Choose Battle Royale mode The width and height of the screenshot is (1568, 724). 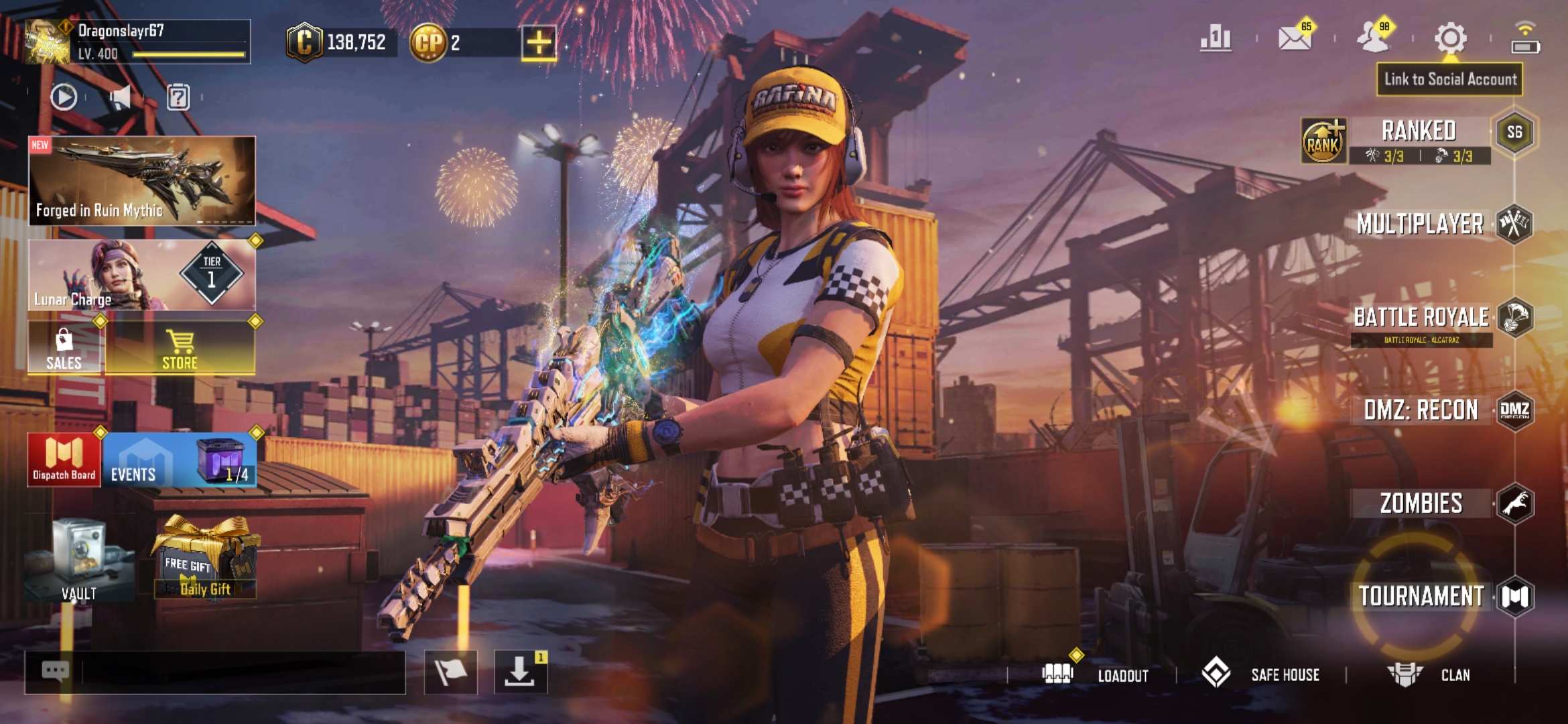point(1421,318)
